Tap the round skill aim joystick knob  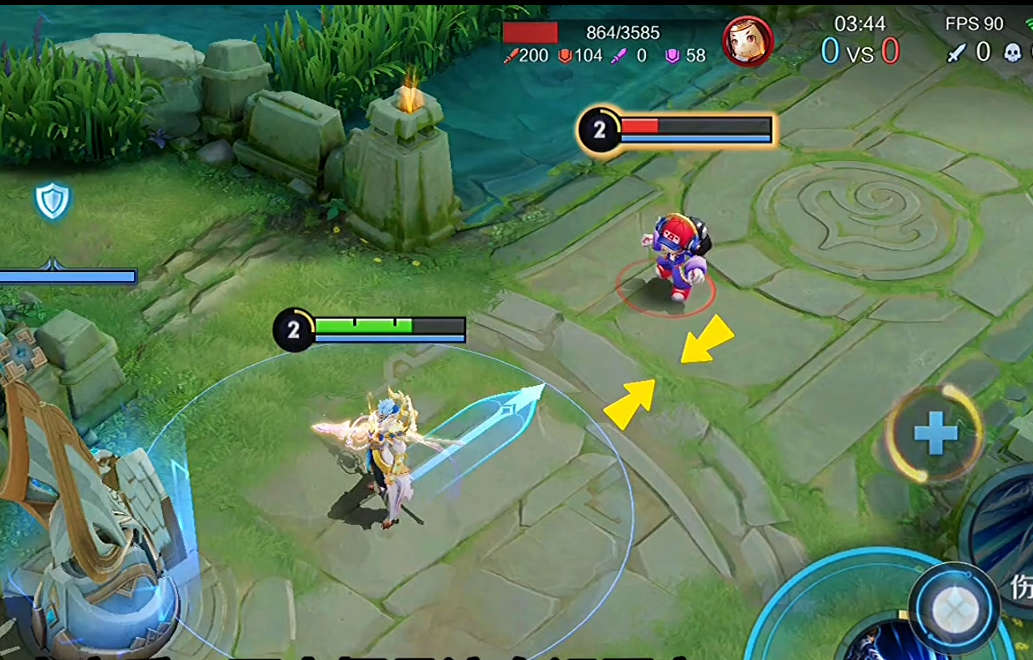coord(954,608)
